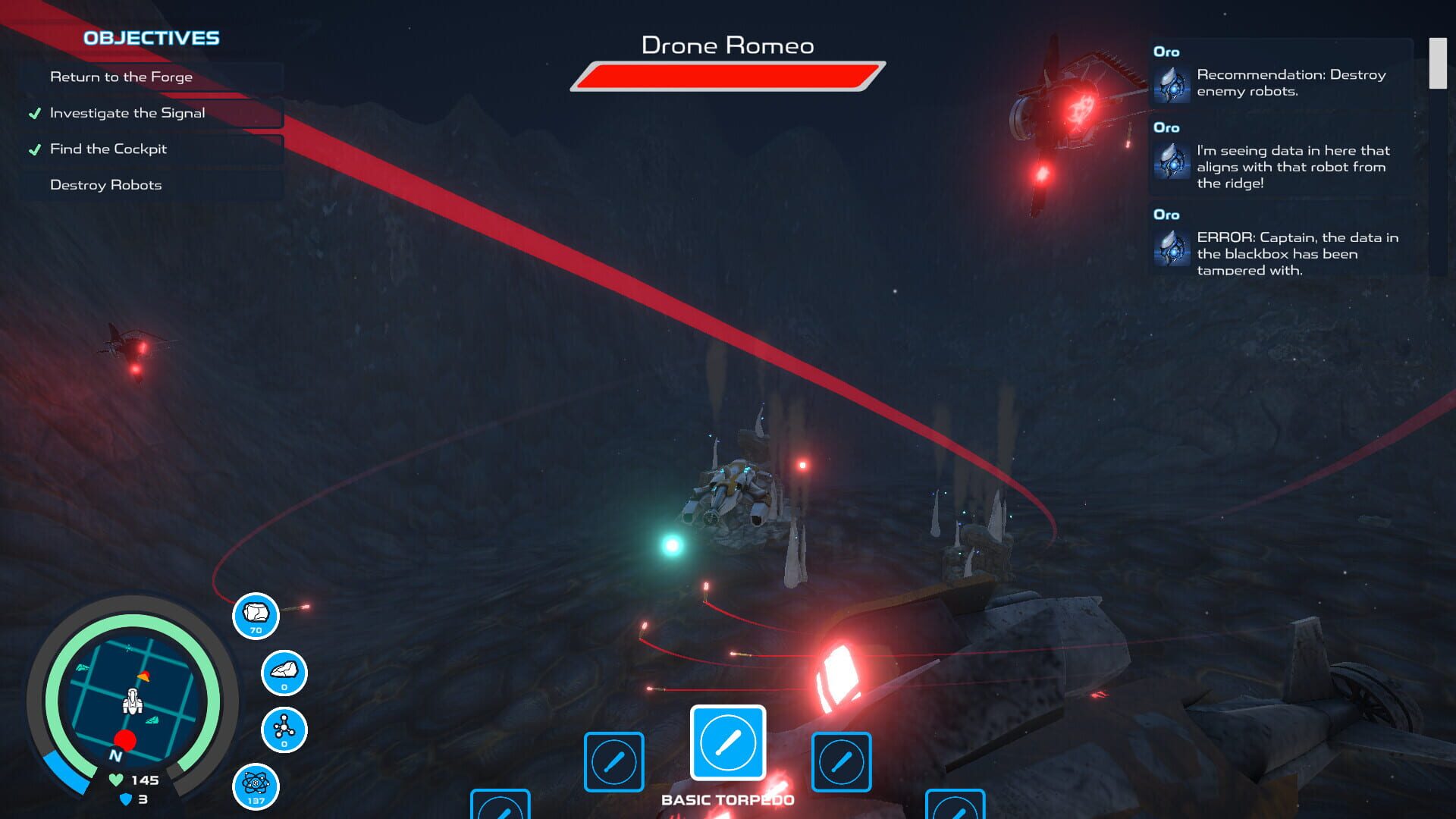This screenshot has width=1456, height=819.
Task: Select the empty torpedo slot right of Basic Torpedo
Action: pos(841,761)
